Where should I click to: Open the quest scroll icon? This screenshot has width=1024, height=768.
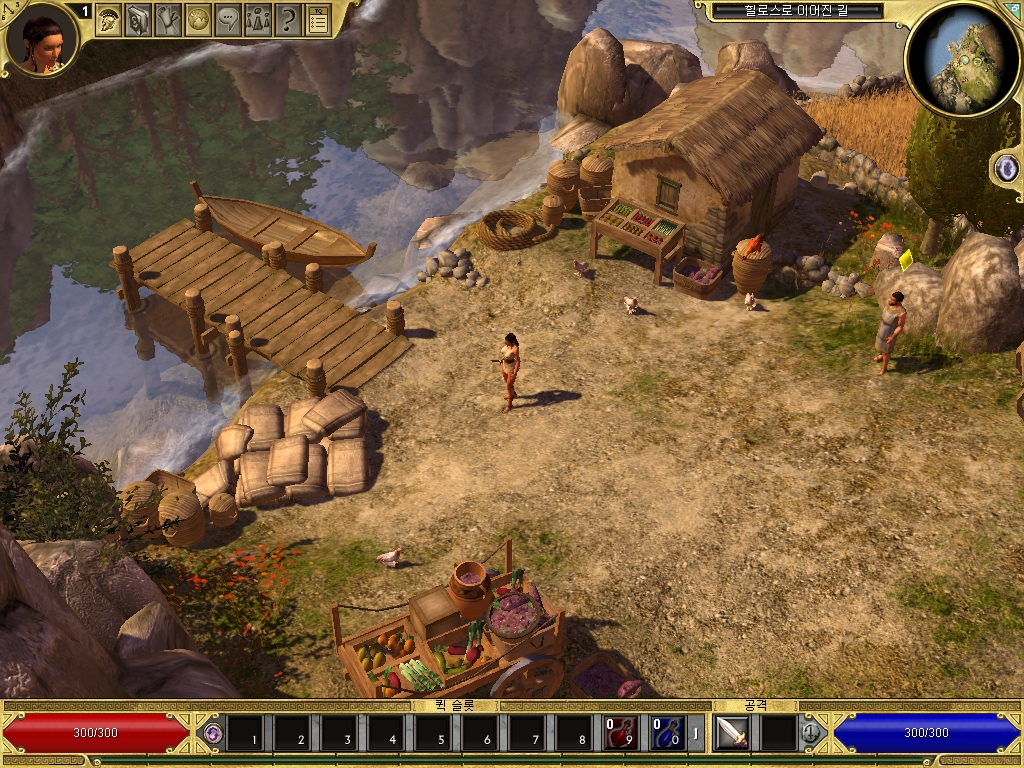click(x=169, y=19)
